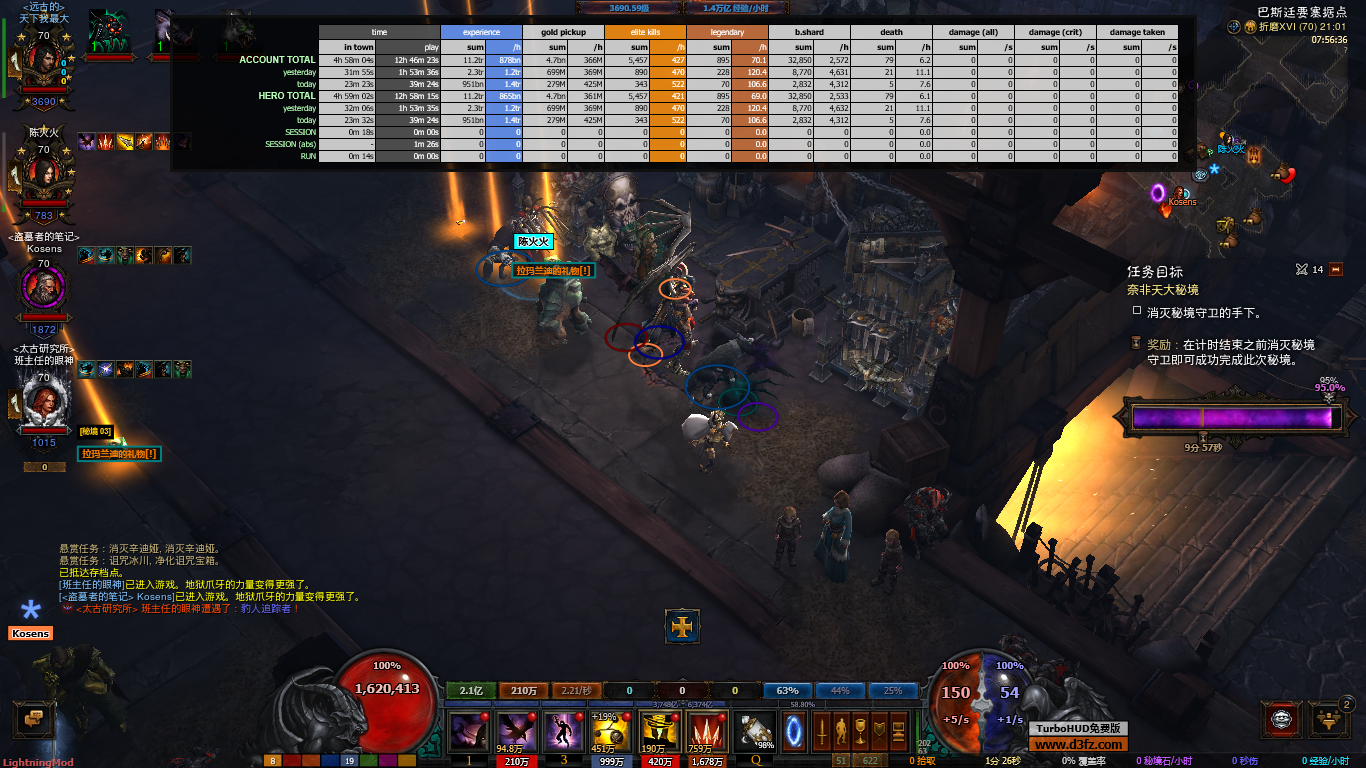Screen dimensions: 1366x768
Task: Use the purple silhouette figure skill
Action: [x=564, y=732]
